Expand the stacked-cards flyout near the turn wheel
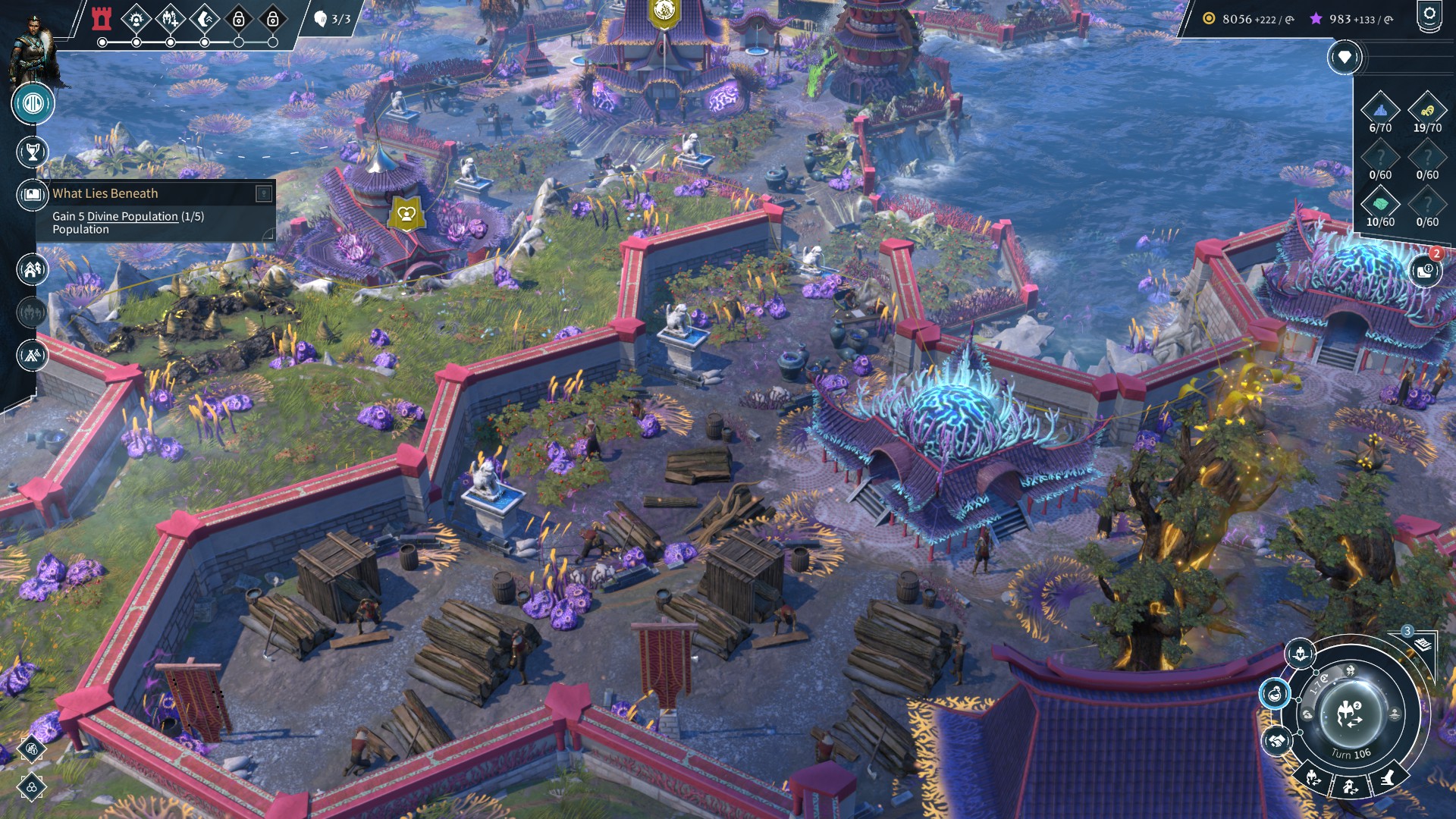 pos(1422,643)
